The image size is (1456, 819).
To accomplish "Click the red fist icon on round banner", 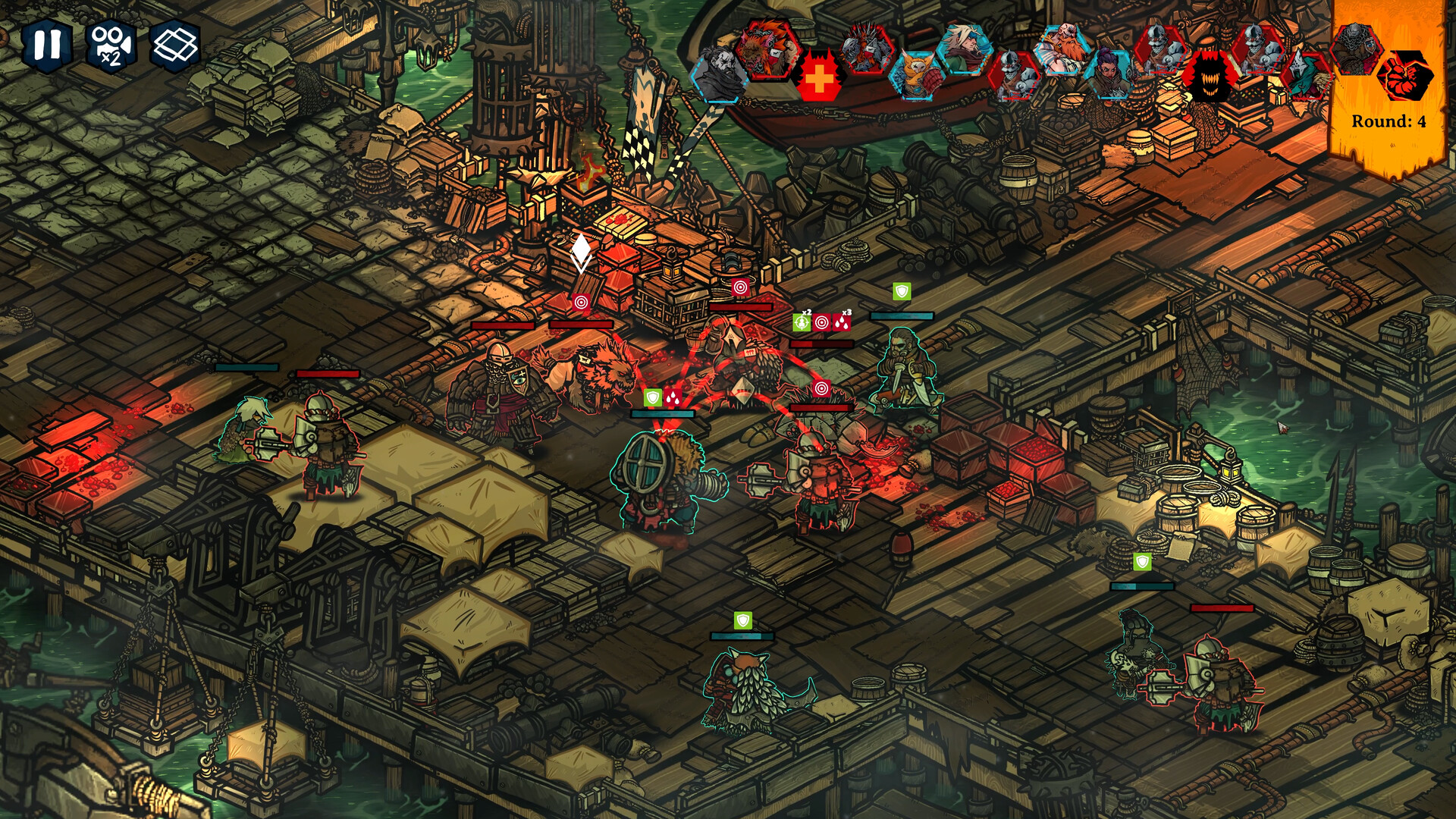I will click(1405, 76).
